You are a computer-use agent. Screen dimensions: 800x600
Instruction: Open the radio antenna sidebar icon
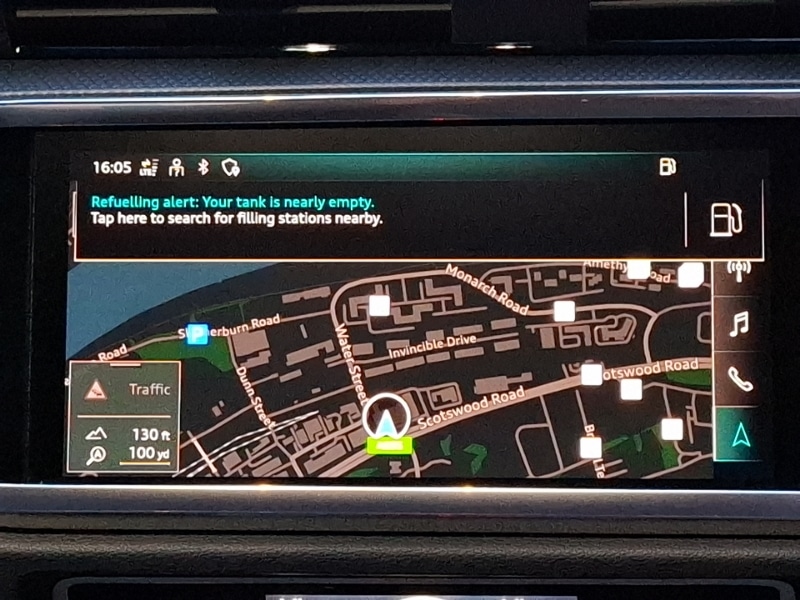tap(739, 271)
